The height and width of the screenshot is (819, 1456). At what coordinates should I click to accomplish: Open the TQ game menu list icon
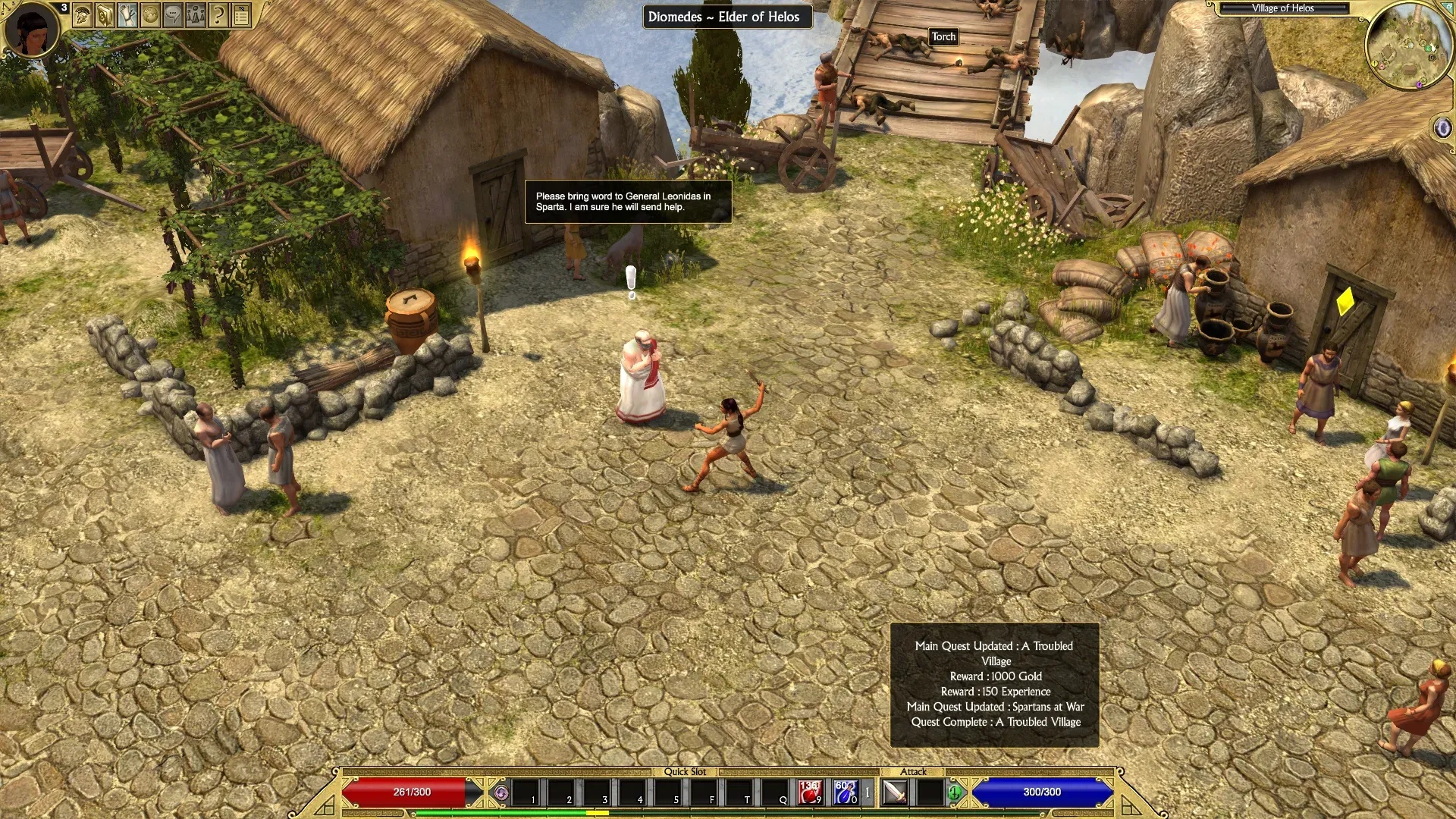pos(241,15)
